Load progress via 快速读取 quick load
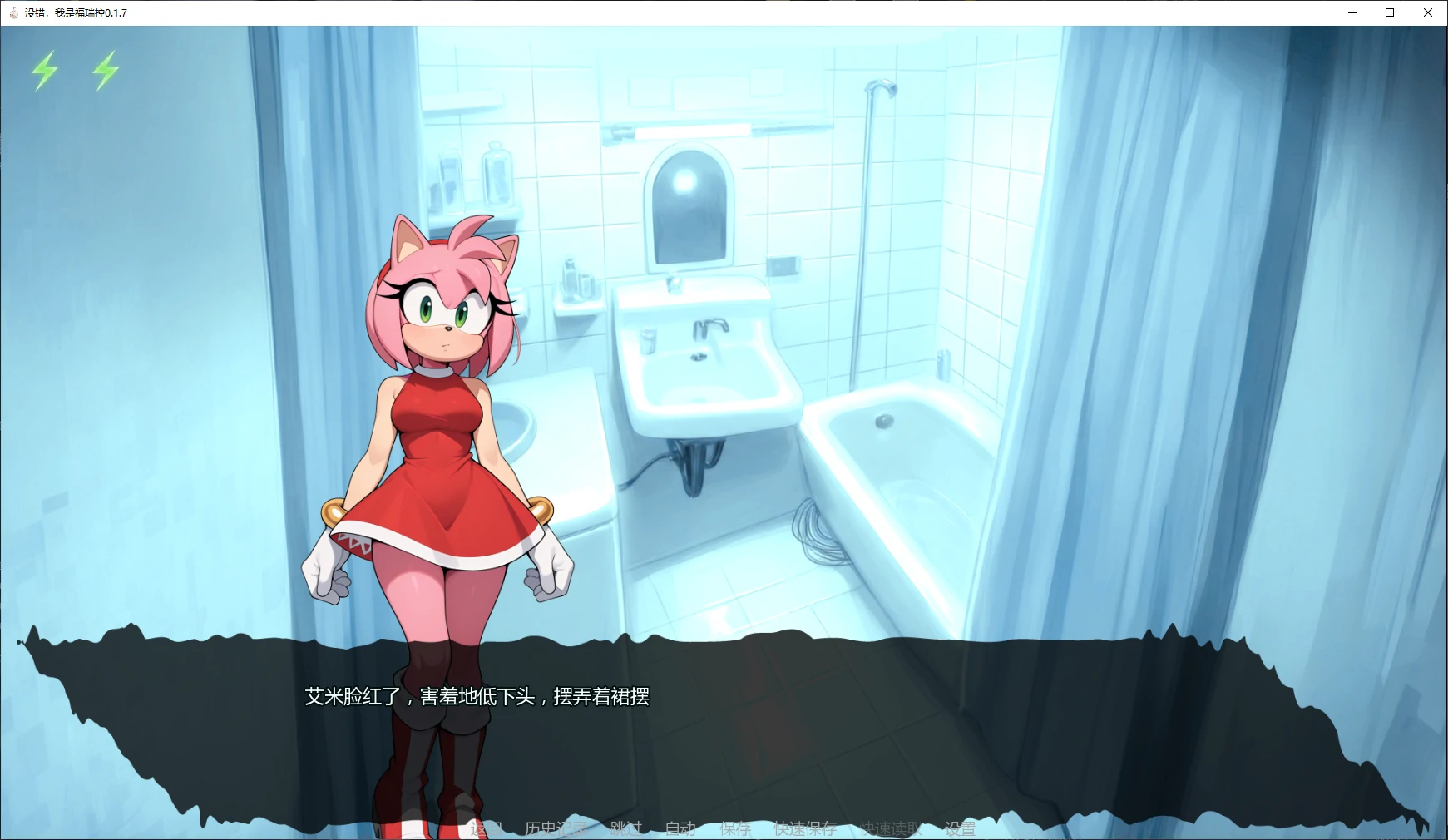1448x840 pixels. pos(891,828)
